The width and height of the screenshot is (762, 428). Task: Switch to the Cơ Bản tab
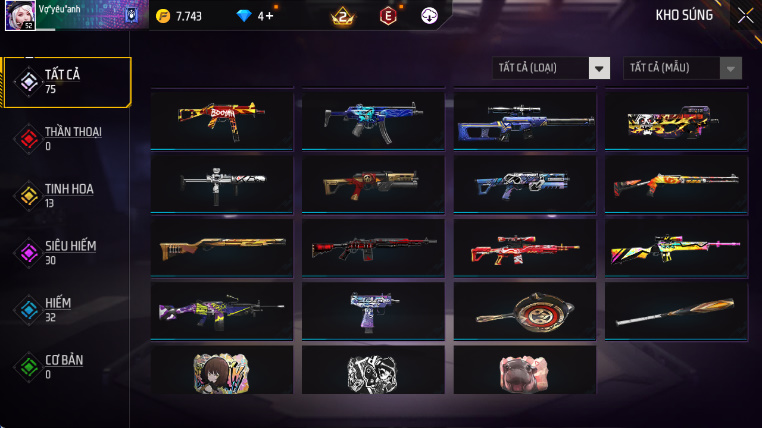[x=66, y=366]
